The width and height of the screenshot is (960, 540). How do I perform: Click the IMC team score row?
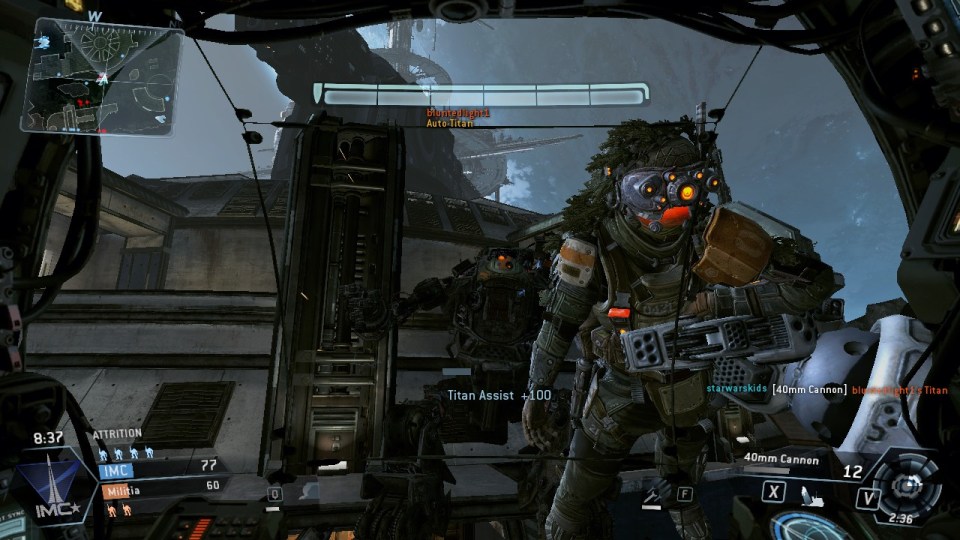[159, 467]
